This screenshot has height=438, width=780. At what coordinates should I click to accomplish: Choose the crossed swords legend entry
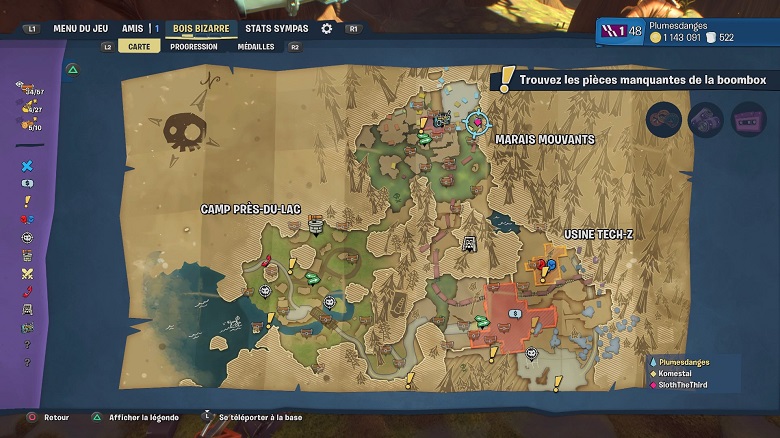(27, 274)
